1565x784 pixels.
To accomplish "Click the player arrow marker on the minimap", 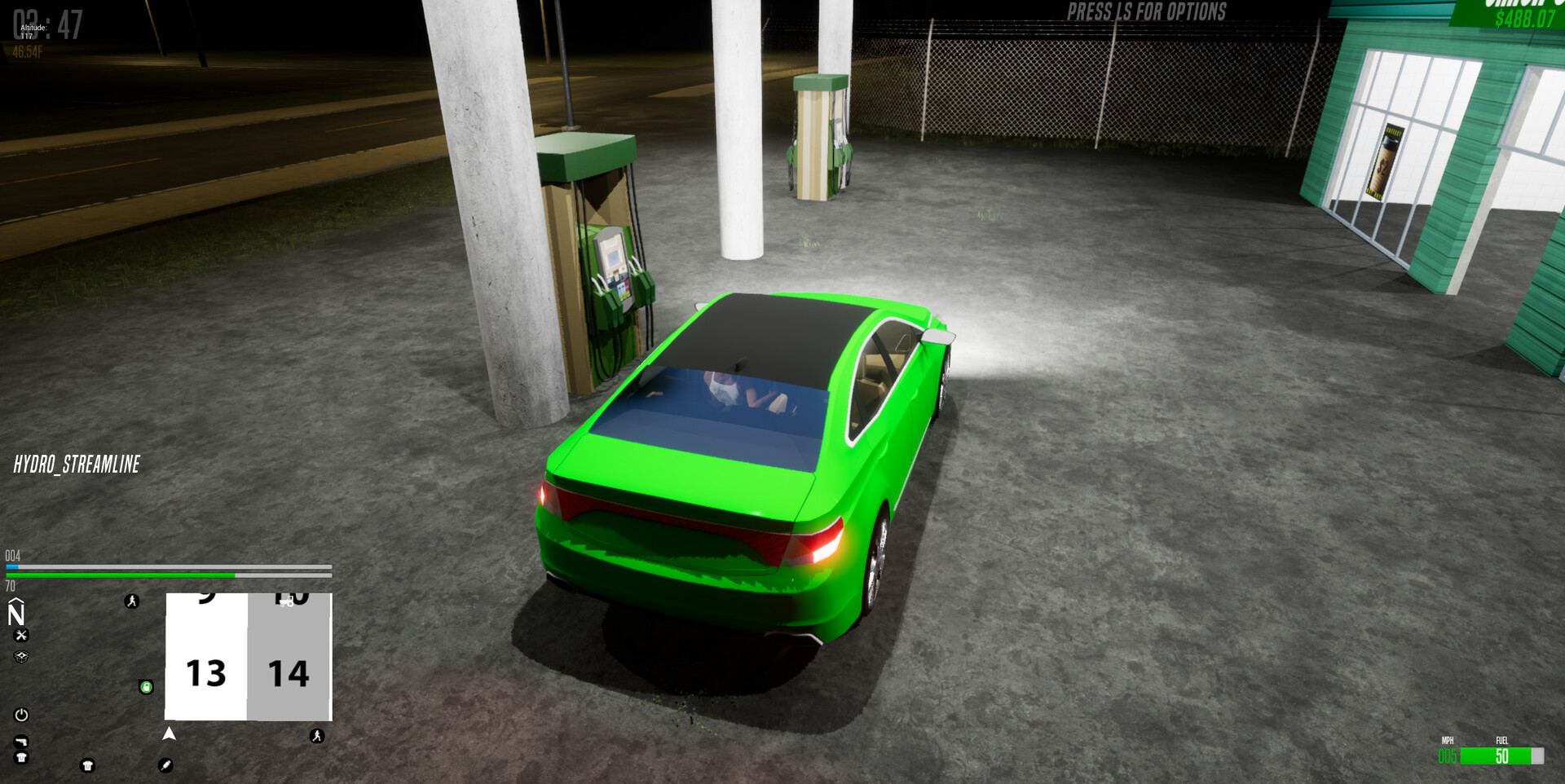I will click(170, 732).
